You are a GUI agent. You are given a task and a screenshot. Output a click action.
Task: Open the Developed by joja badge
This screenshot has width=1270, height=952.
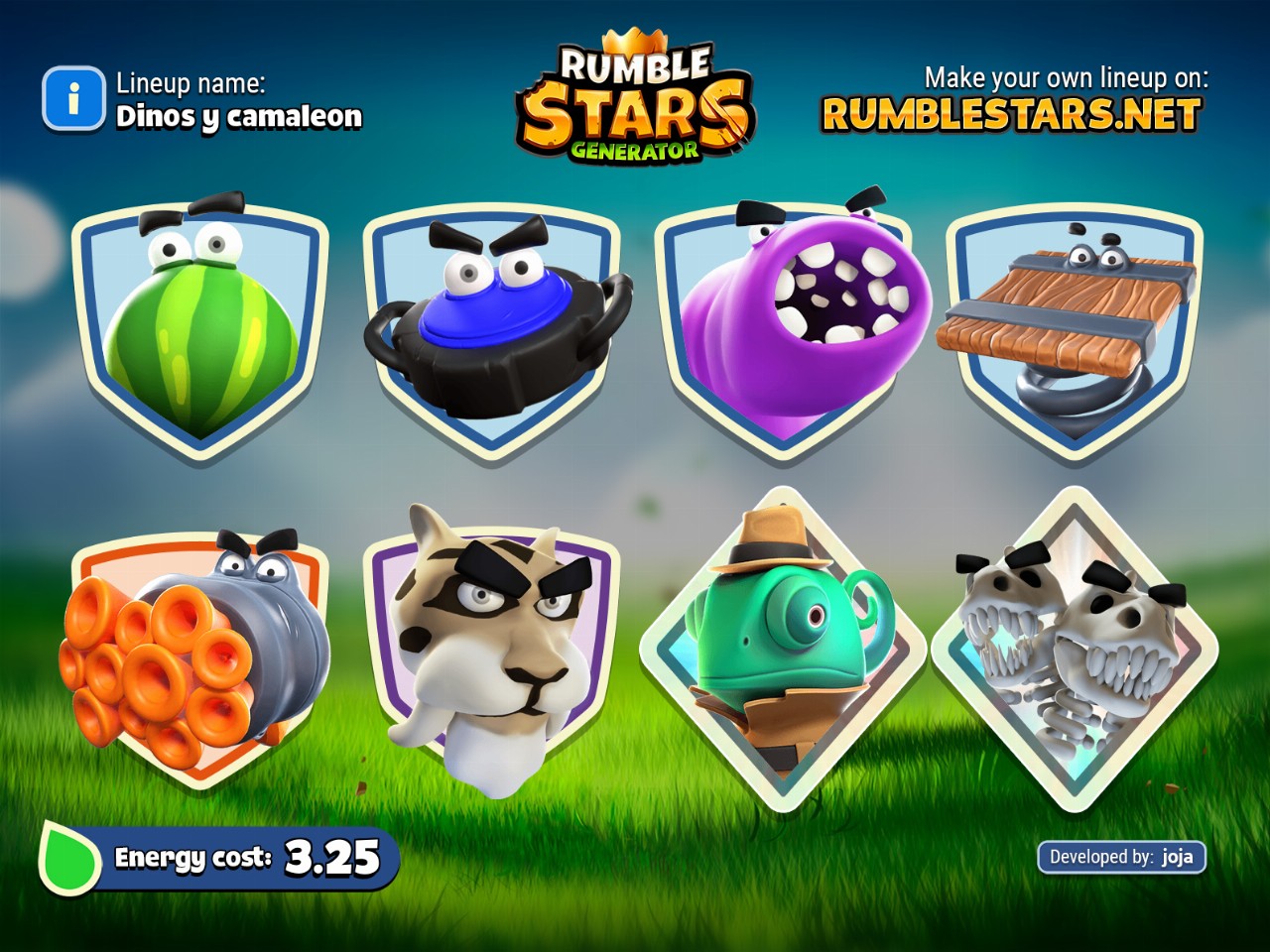pyautogui.click(x=1121, y=857)
